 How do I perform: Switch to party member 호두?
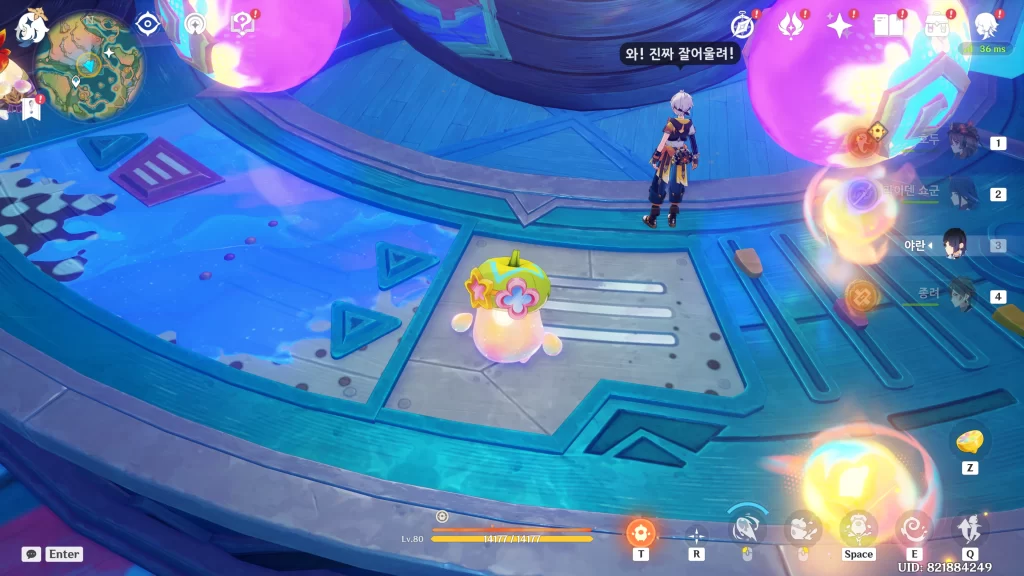(x=962, y=142)
